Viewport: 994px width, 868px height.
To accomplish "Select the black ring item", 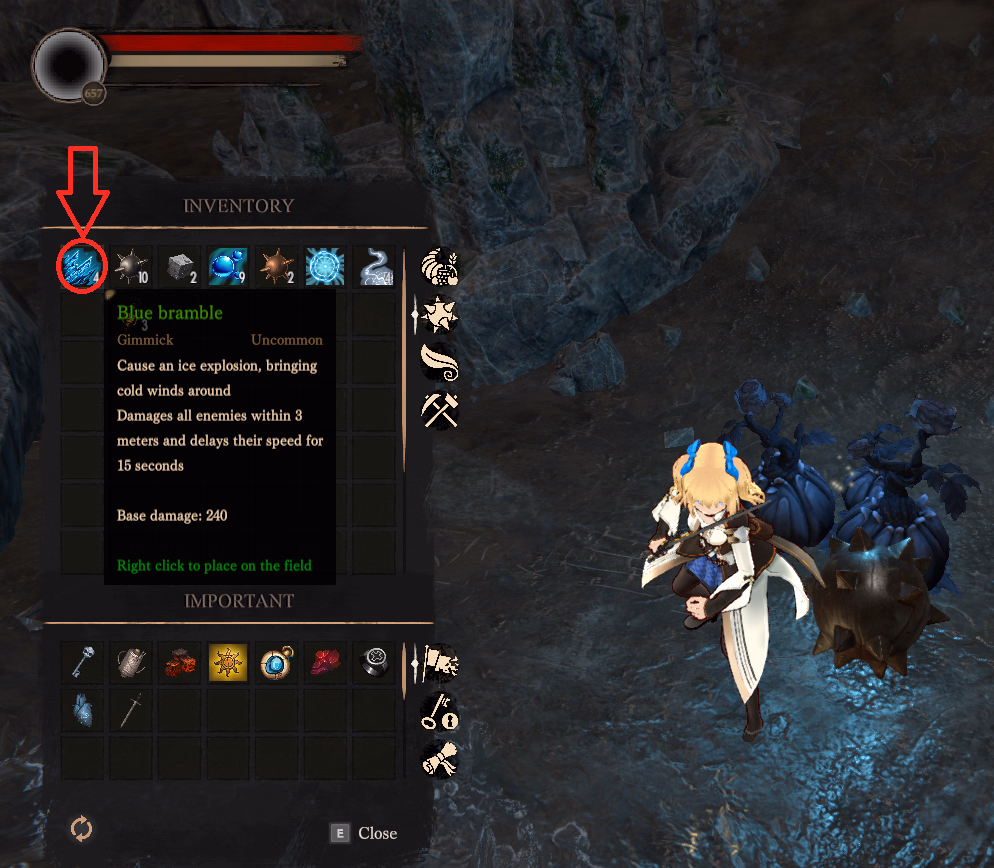I will click(374, 662).
